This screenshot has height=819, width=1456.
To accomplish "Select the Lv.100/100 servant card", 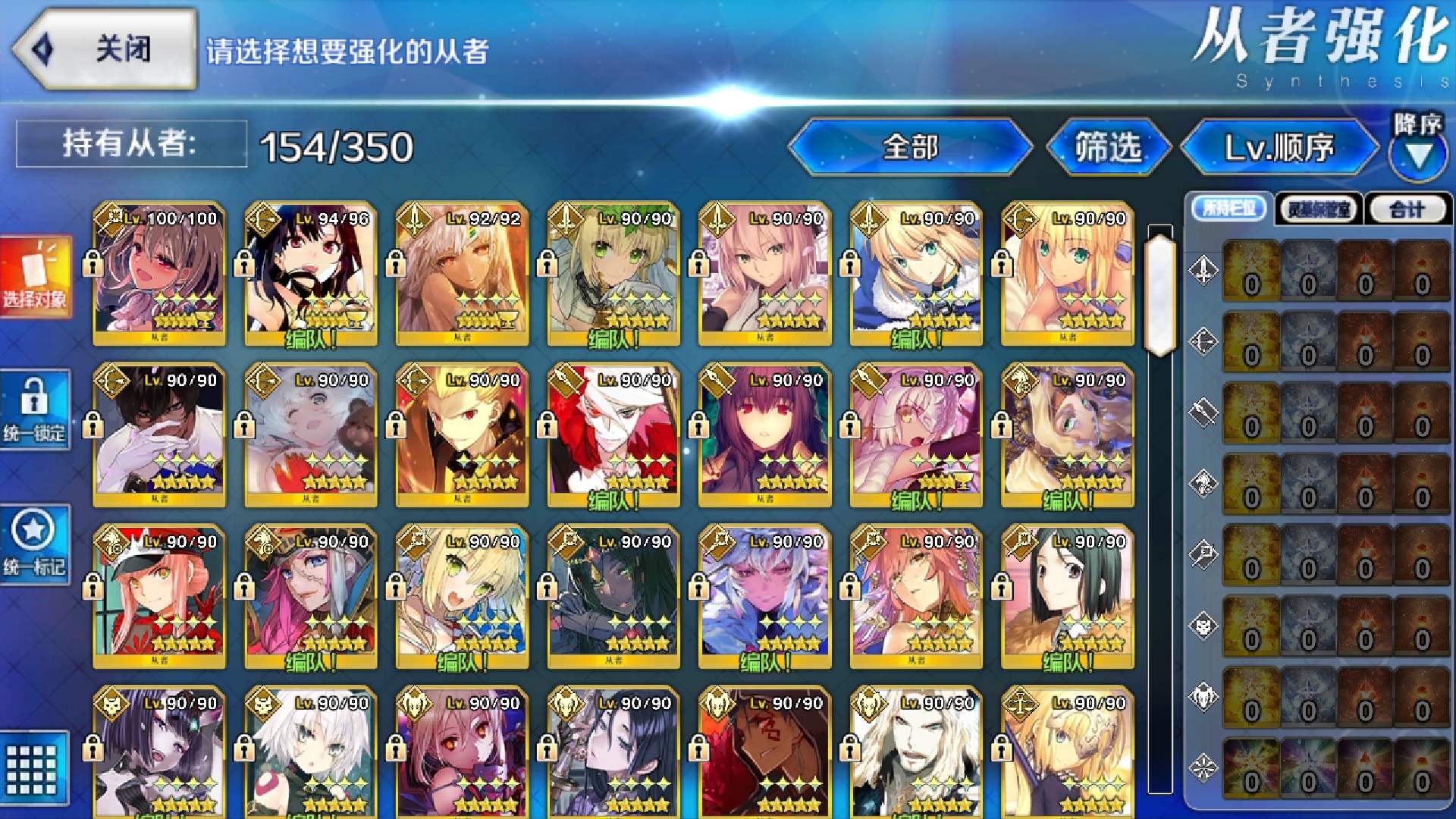I will pos(159,274).
